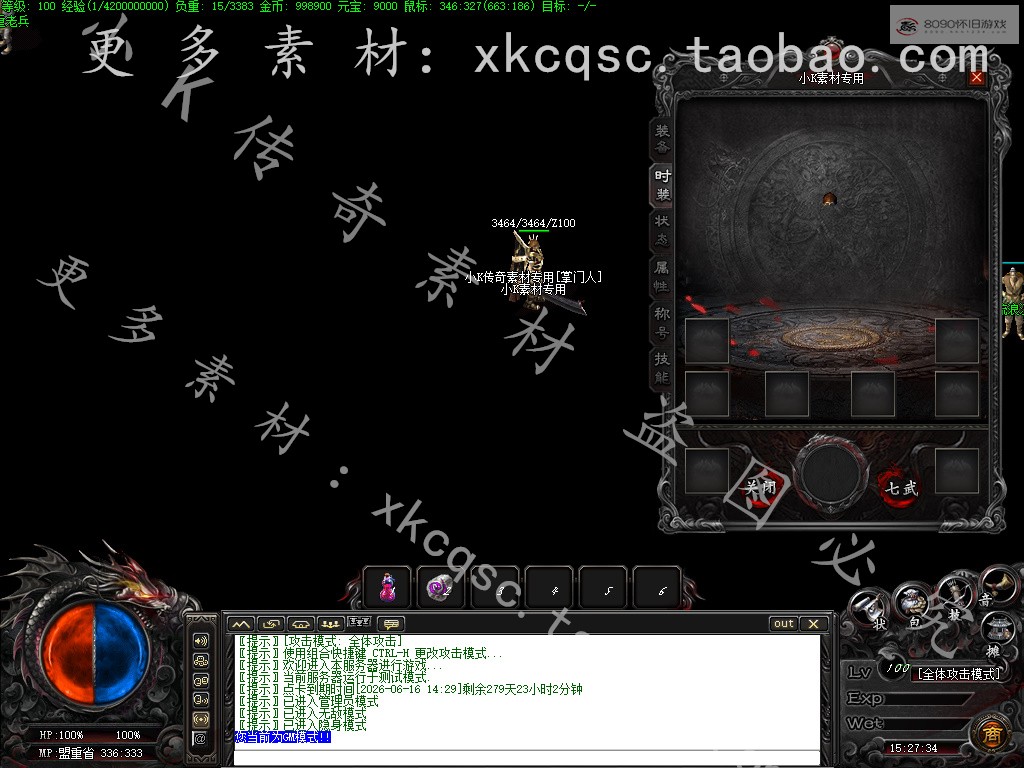1024x768 pixels.
Task: Open the 状态 status tab
Action: pyautogui.click(x=662, y=231)
